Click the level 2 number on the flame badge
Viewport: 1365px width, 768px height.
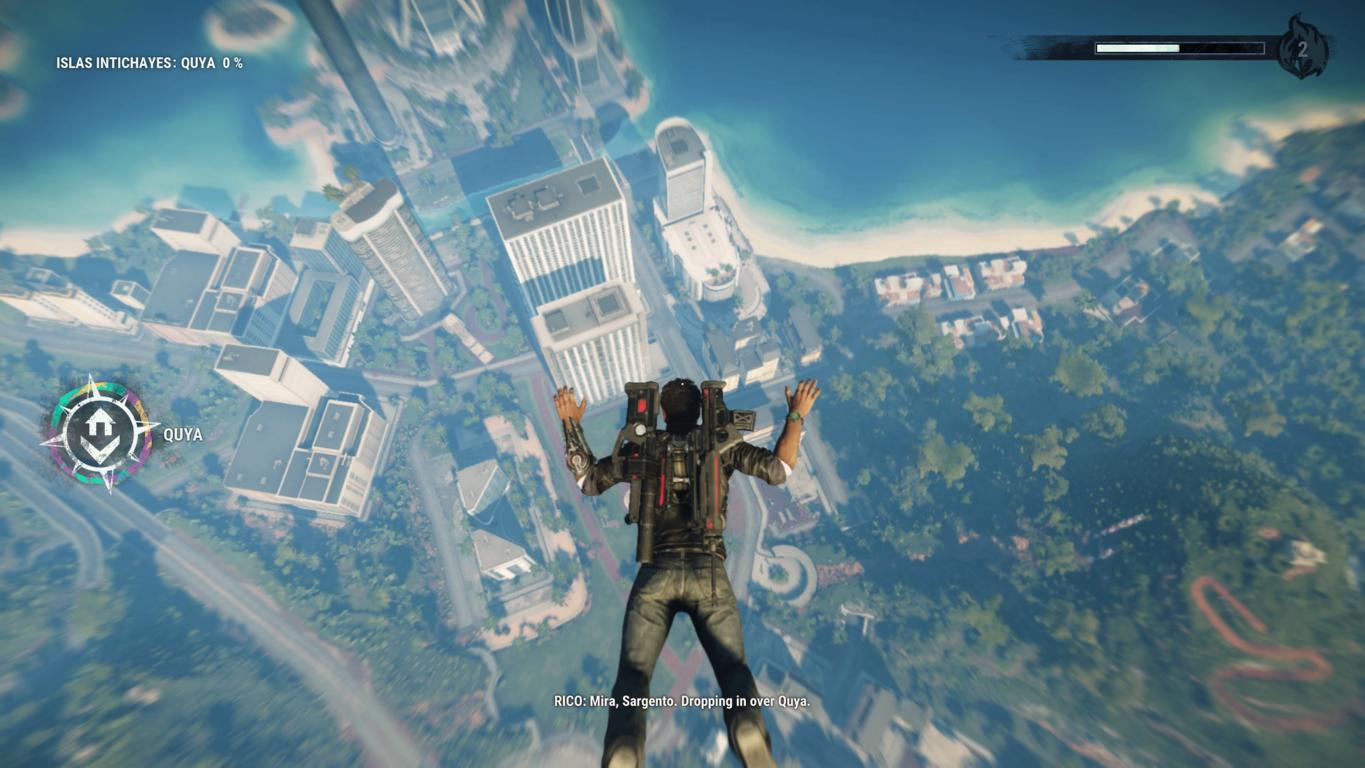tap(1303, 47)
